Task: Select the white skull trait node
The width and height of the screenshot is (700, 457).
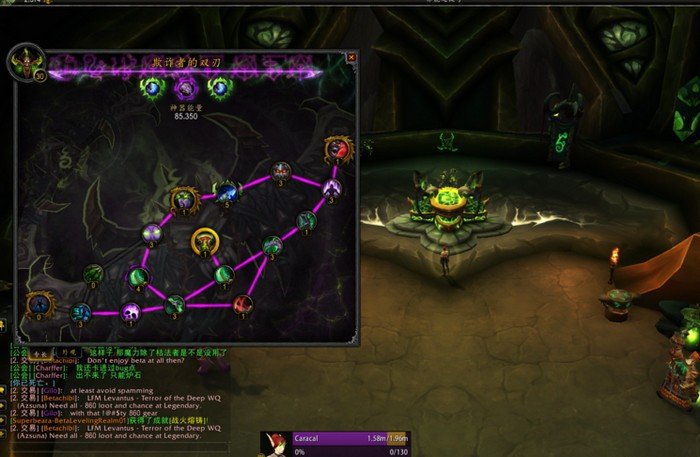Action: tap(131, 312)
